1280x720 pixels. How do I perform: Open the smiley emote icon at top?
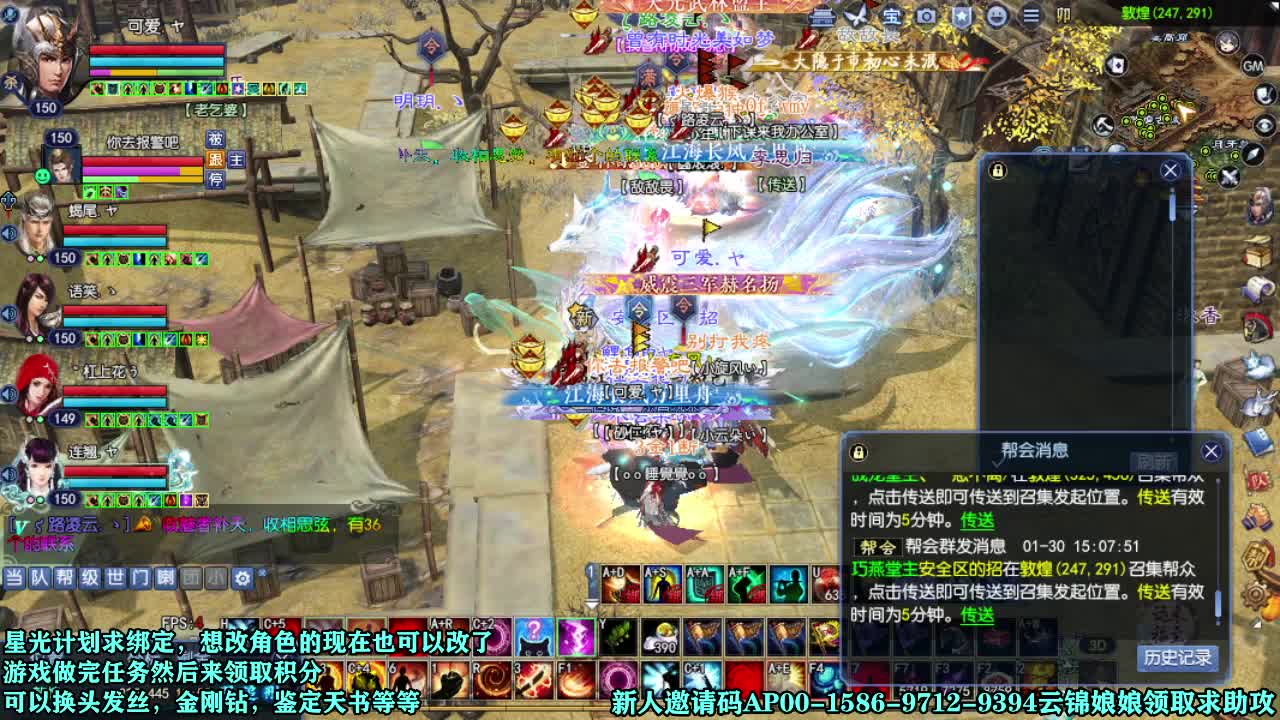[x=998, y=15]
